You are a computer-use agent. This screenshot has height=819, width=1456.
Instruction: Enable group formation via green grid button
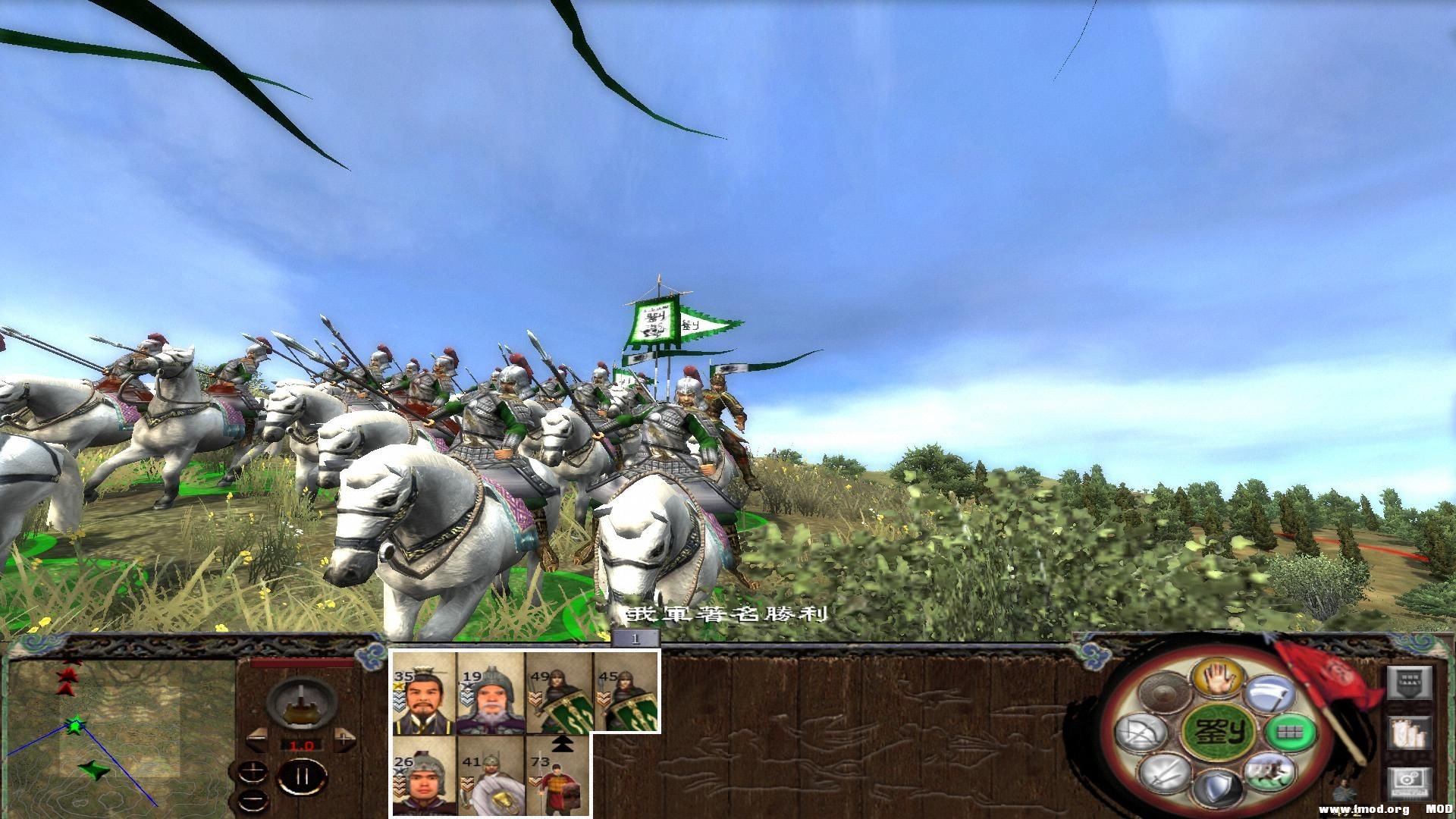(x=1289, y=733)
